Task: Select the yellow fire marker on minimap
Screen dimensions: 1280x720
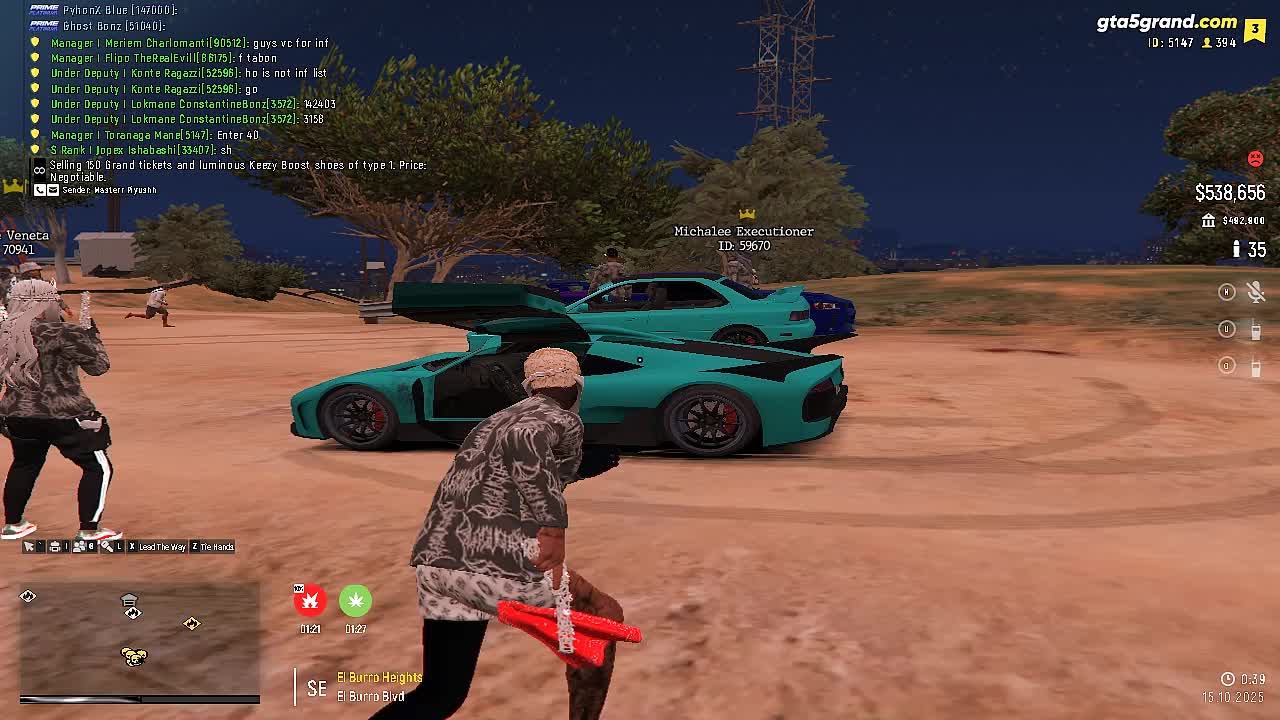Action: (x=191, y=624)
